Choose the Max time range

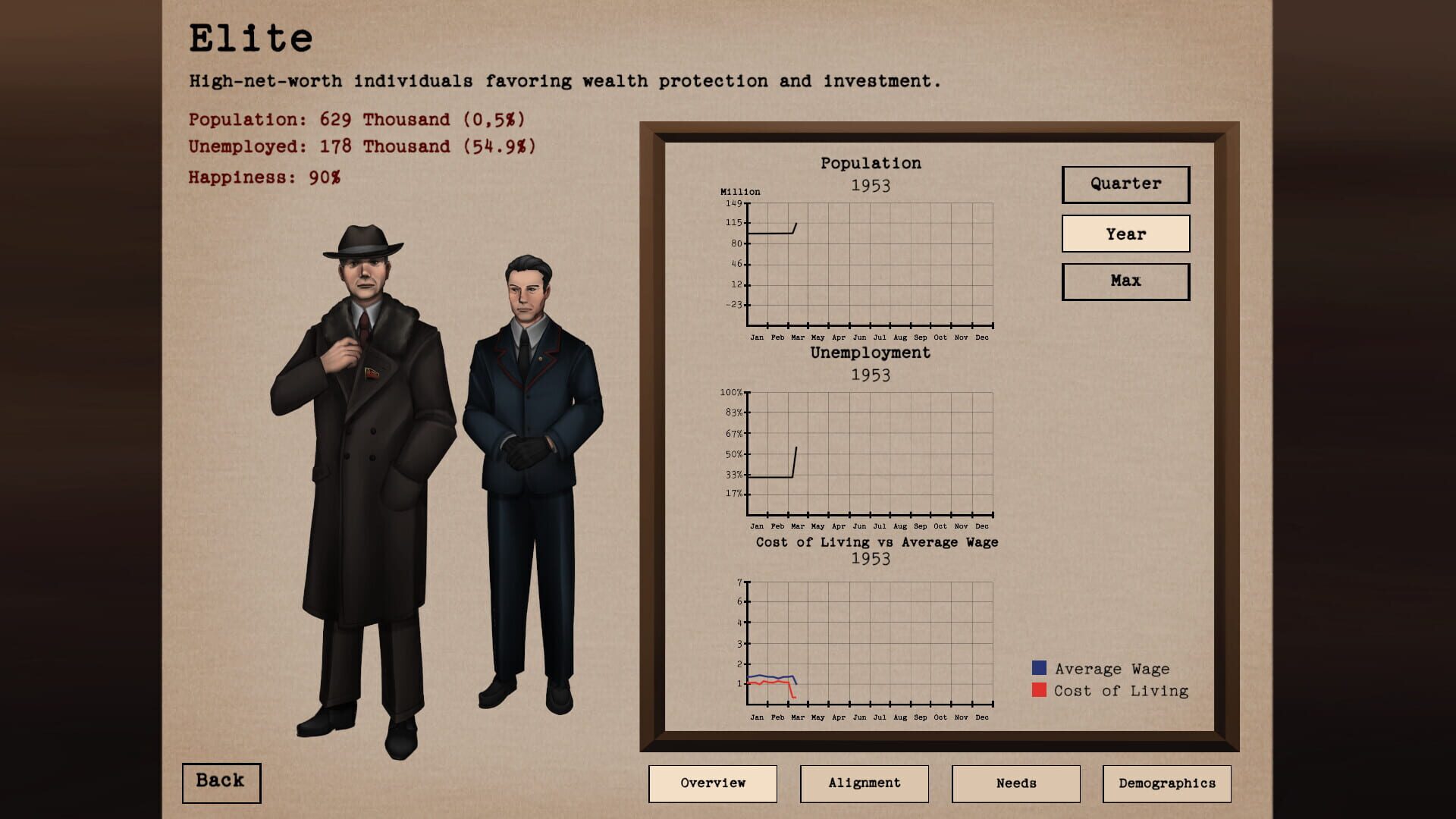point(1125,281)
